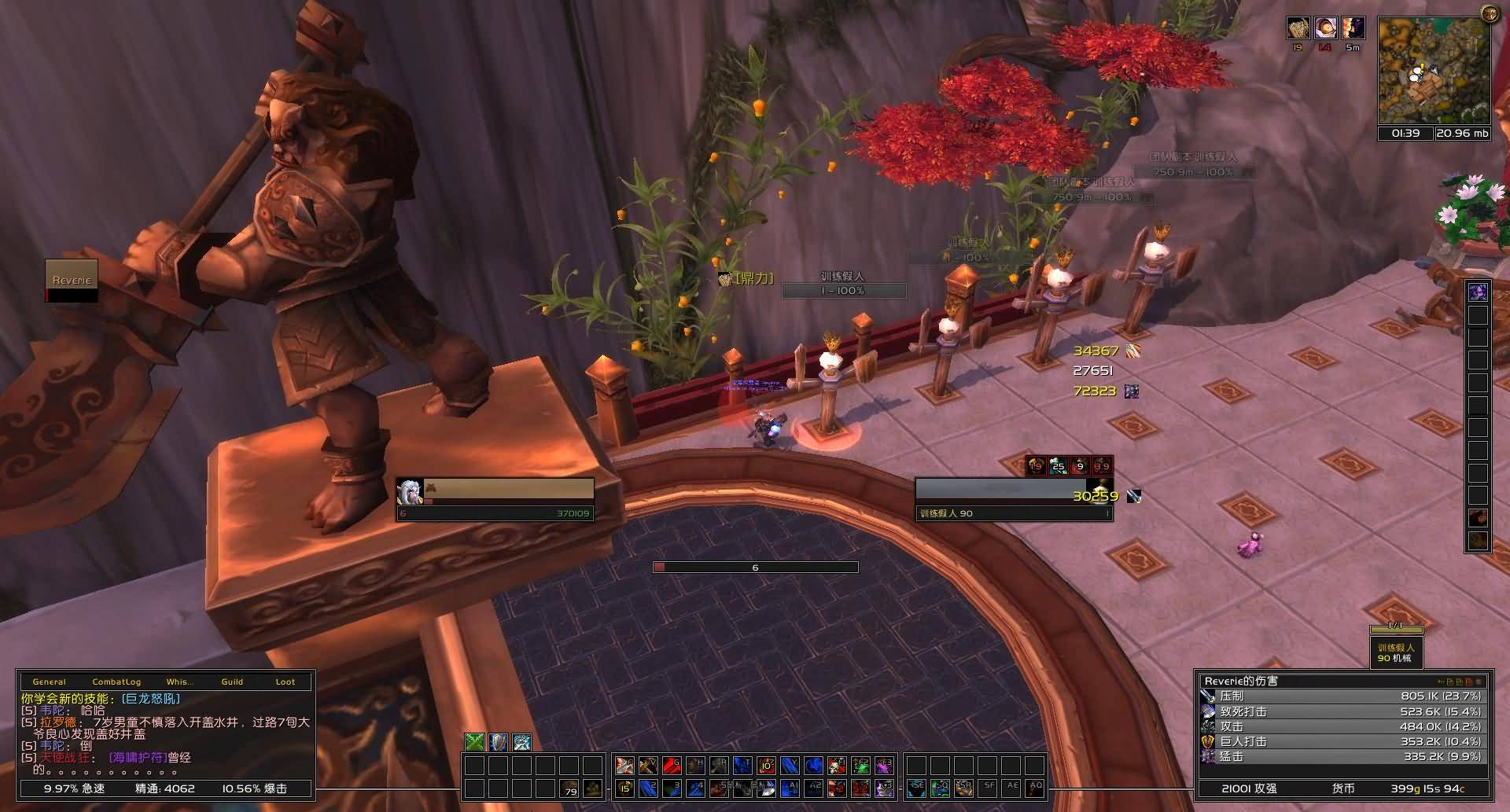Click the minimap
Screen dimensions: 1510x812
[1433, 71]
